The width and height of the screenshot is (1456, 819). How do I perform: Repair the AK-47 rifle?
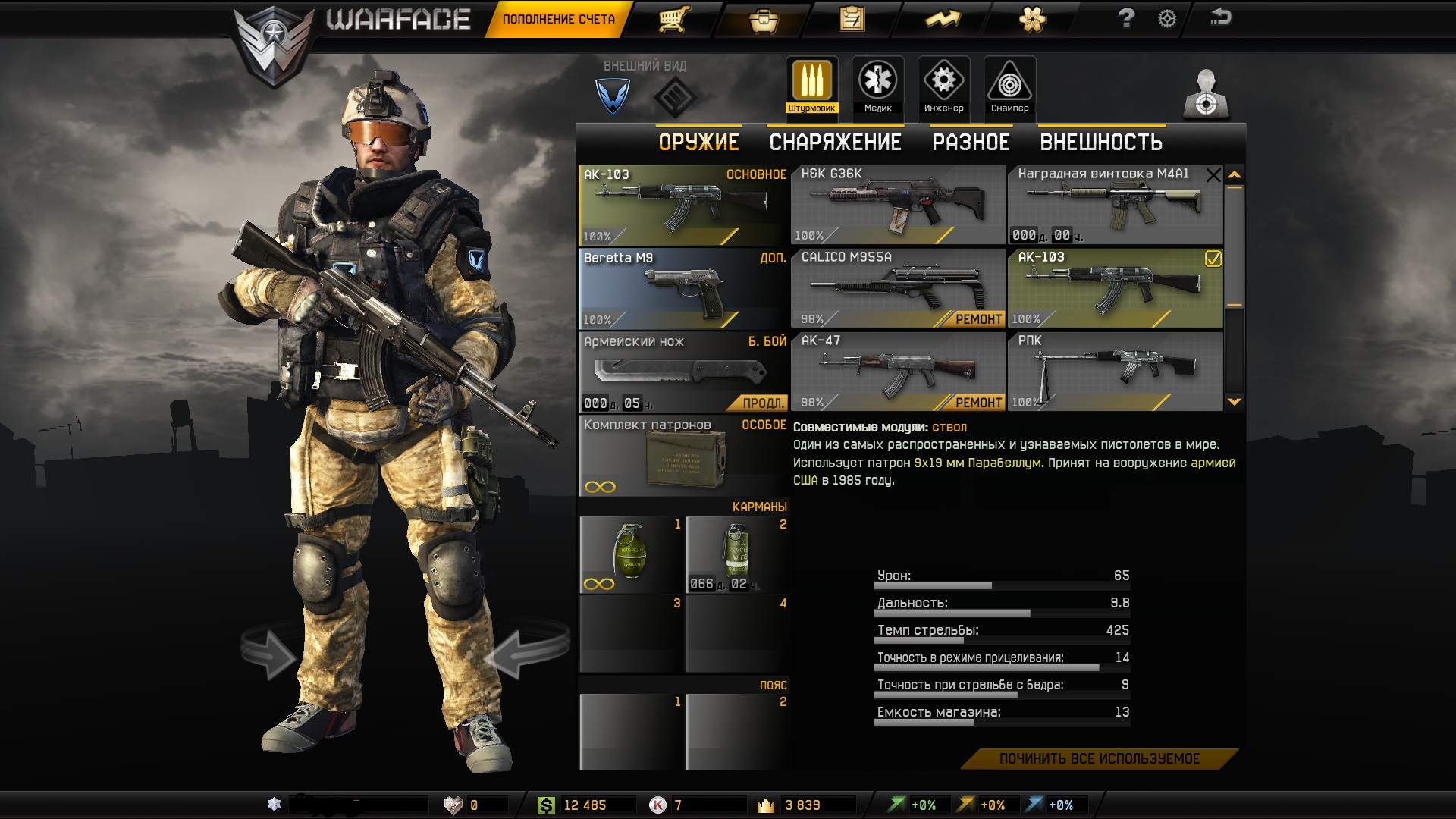[x=977, y=403]
